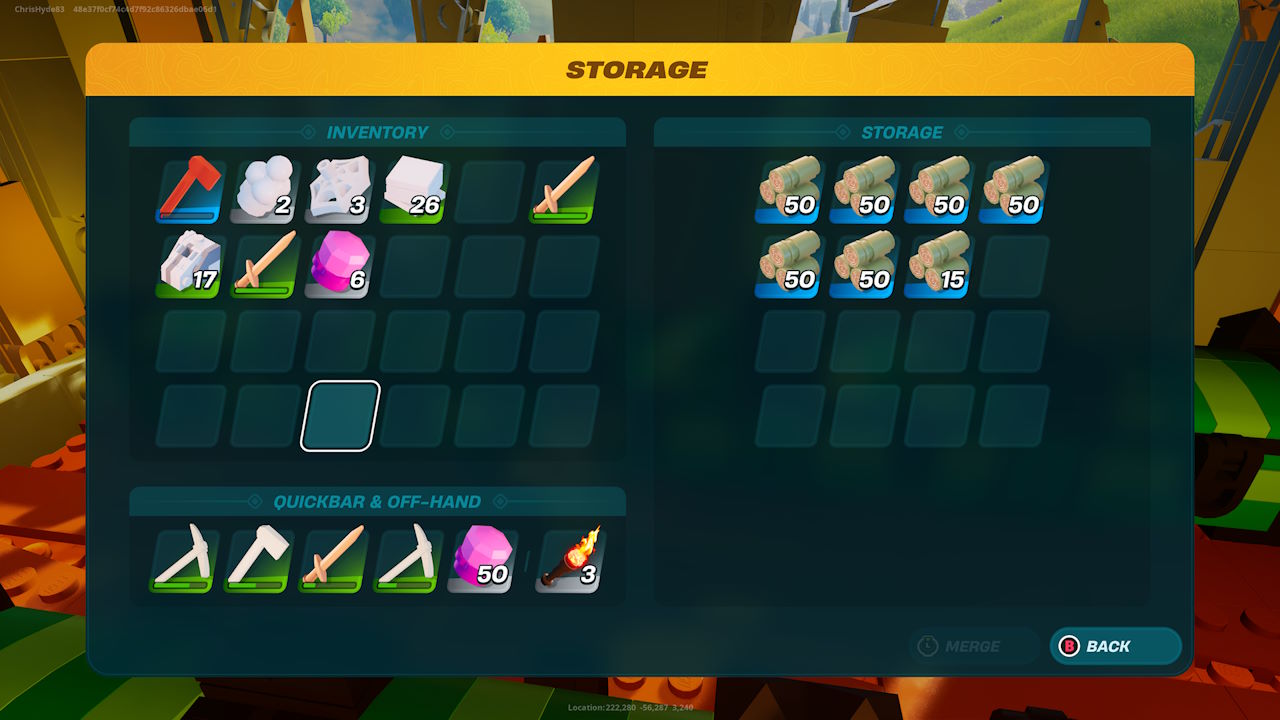Screen dimensions: 1280x720
Task: Choose the pink gem stack of 50
Action: click(482, 561)
